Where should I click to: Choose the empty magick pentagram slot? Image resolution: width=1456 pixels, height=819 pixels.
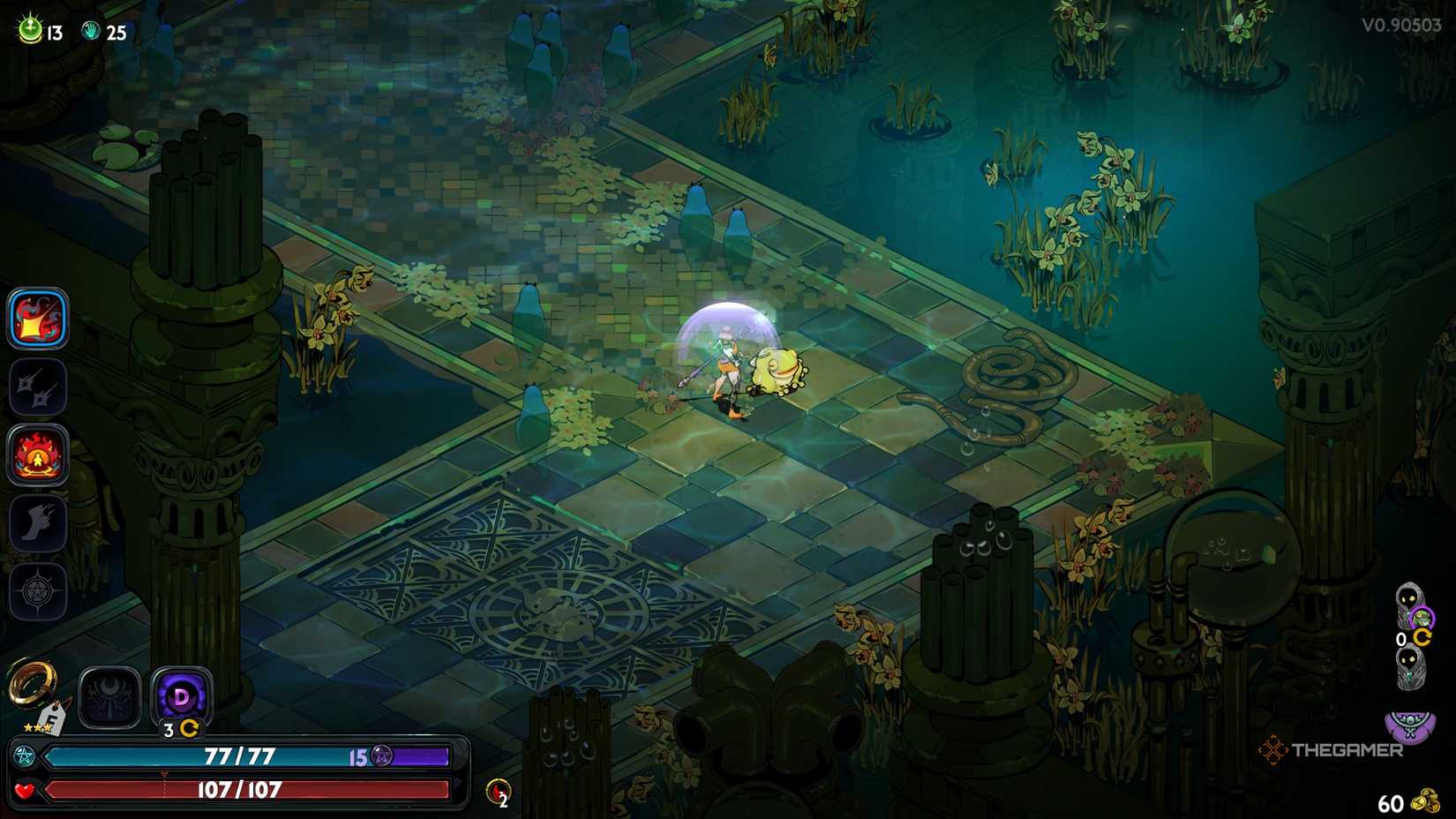tap(38, 590)
